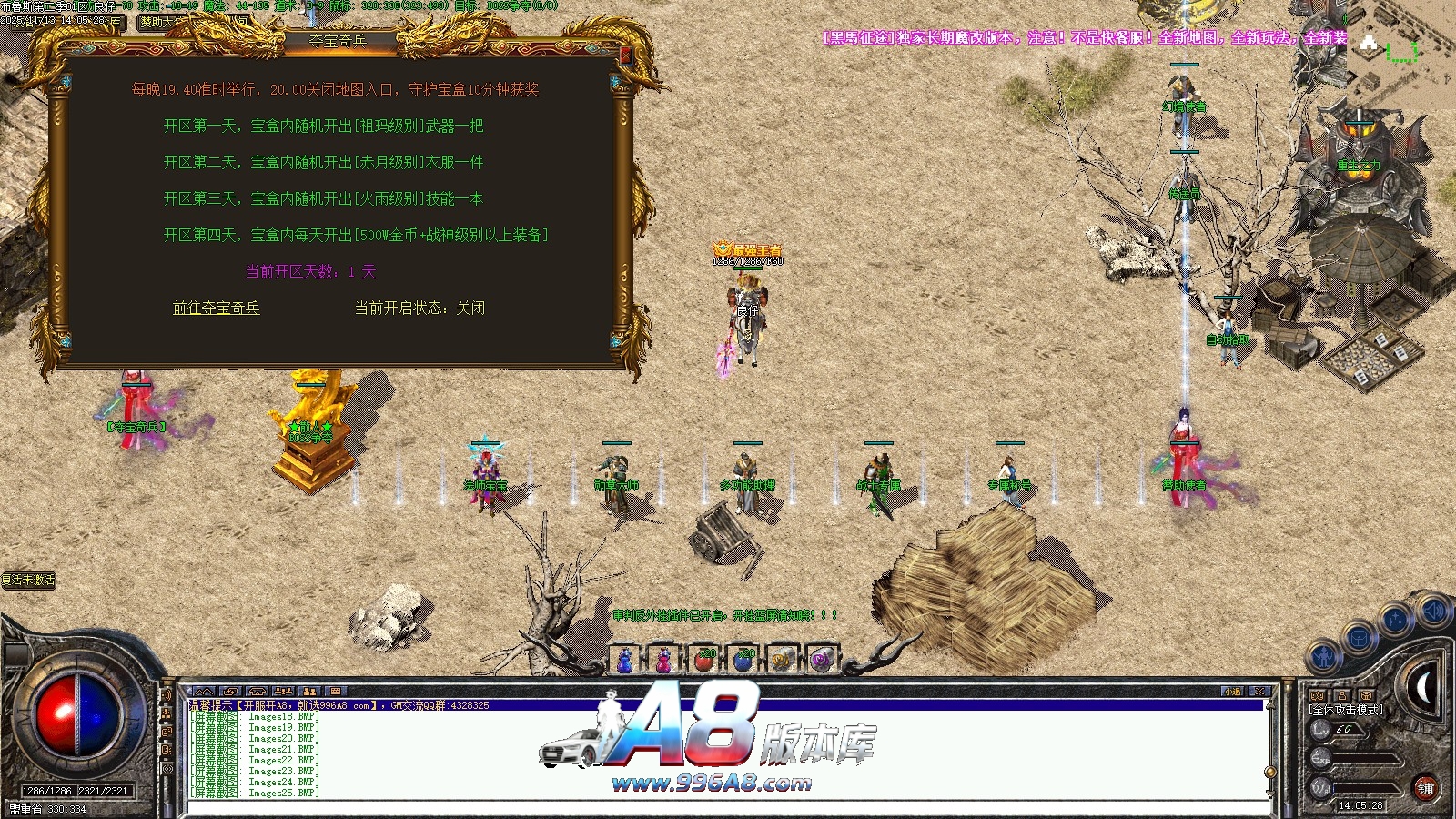Open the character status round button
This screenshot has width=1456, height=819.
1324,656
